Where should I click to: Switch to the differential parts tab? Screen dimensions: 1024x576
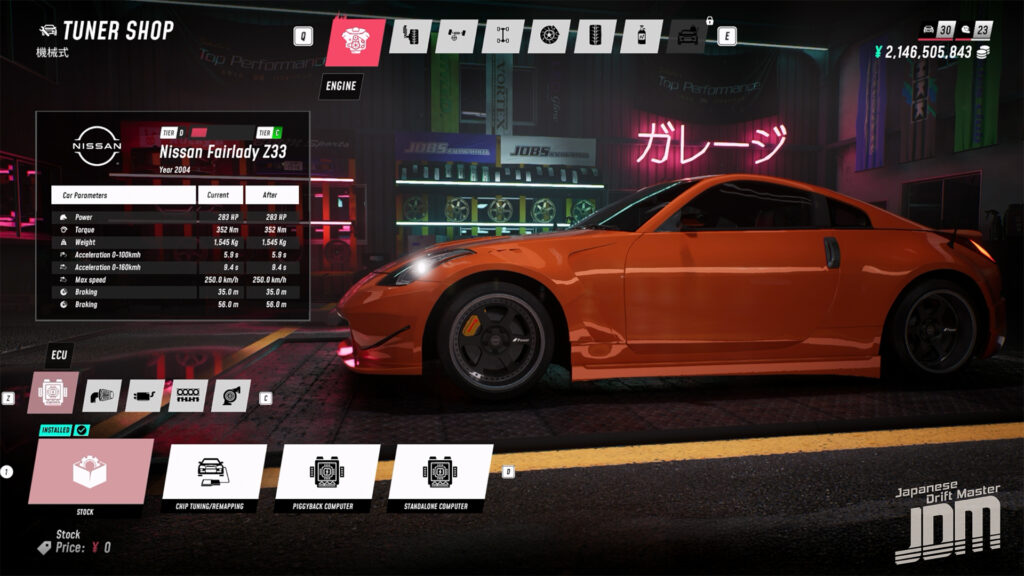click(456, 37)
